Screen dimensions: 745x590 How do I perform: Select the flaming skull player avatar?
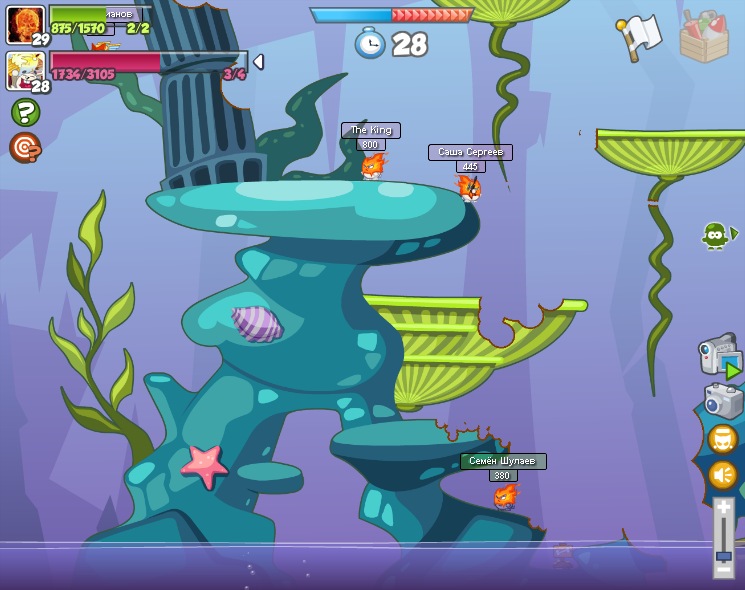coord(25,25)
